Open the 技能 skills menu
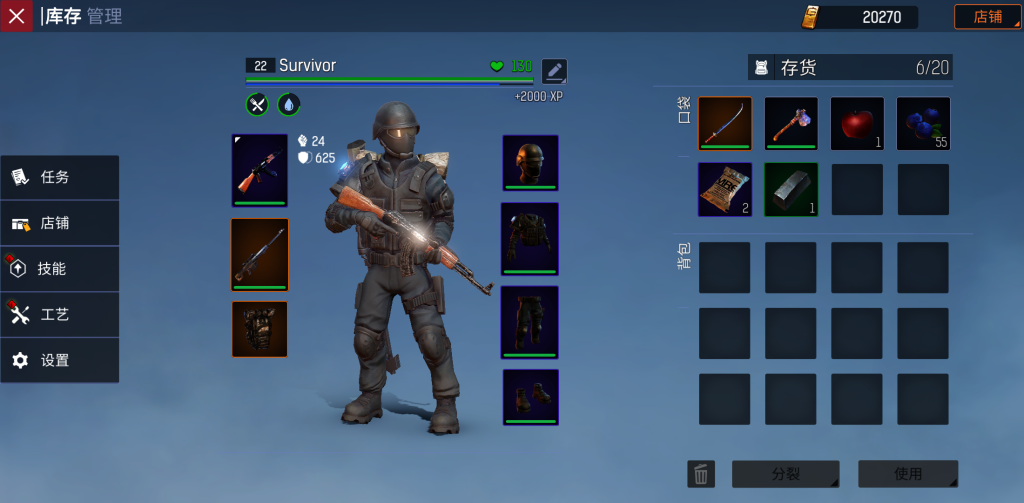 coord(60,269)
